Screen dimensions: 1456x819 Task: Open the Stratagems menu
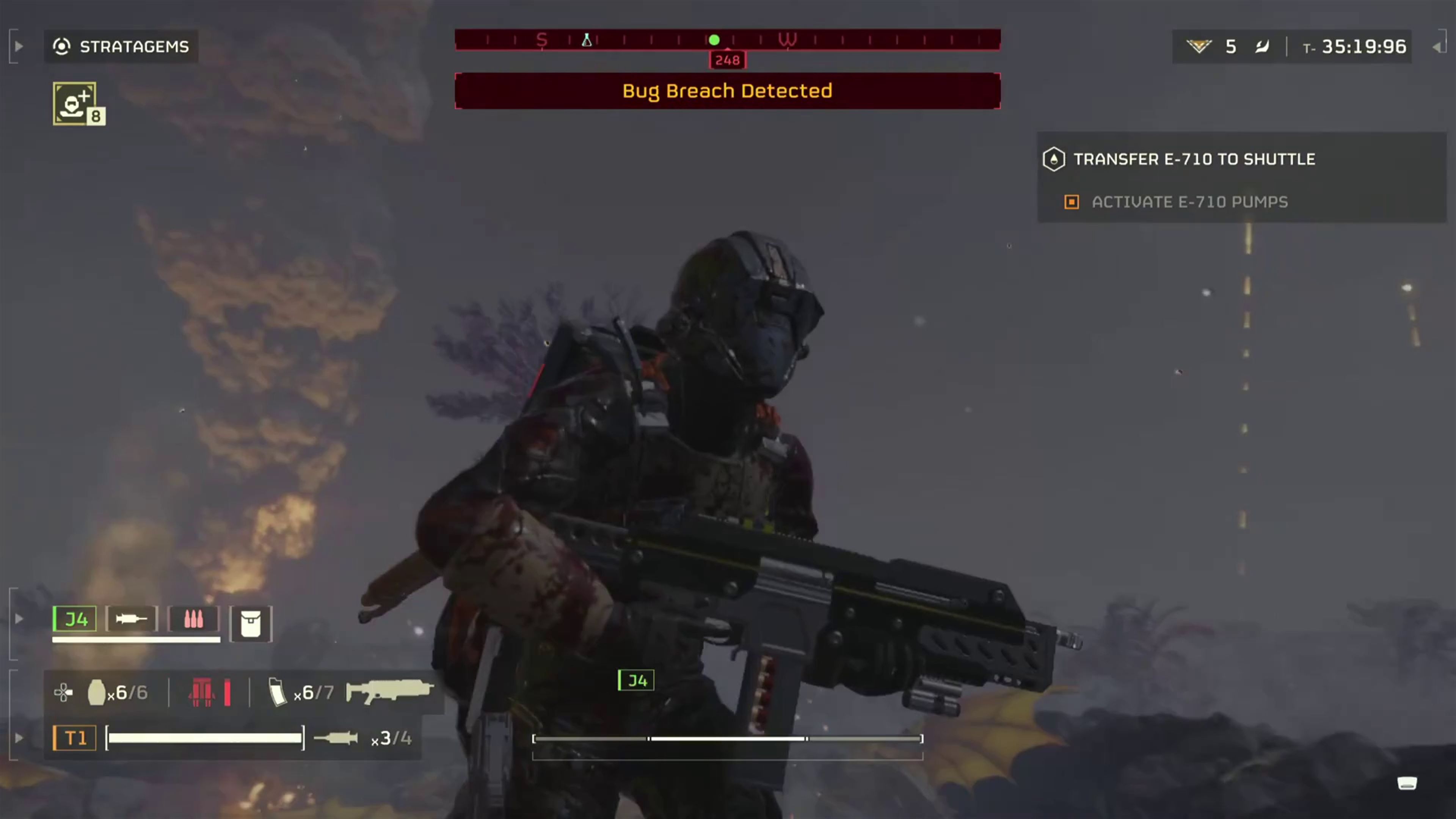click(x=121, y=46)
